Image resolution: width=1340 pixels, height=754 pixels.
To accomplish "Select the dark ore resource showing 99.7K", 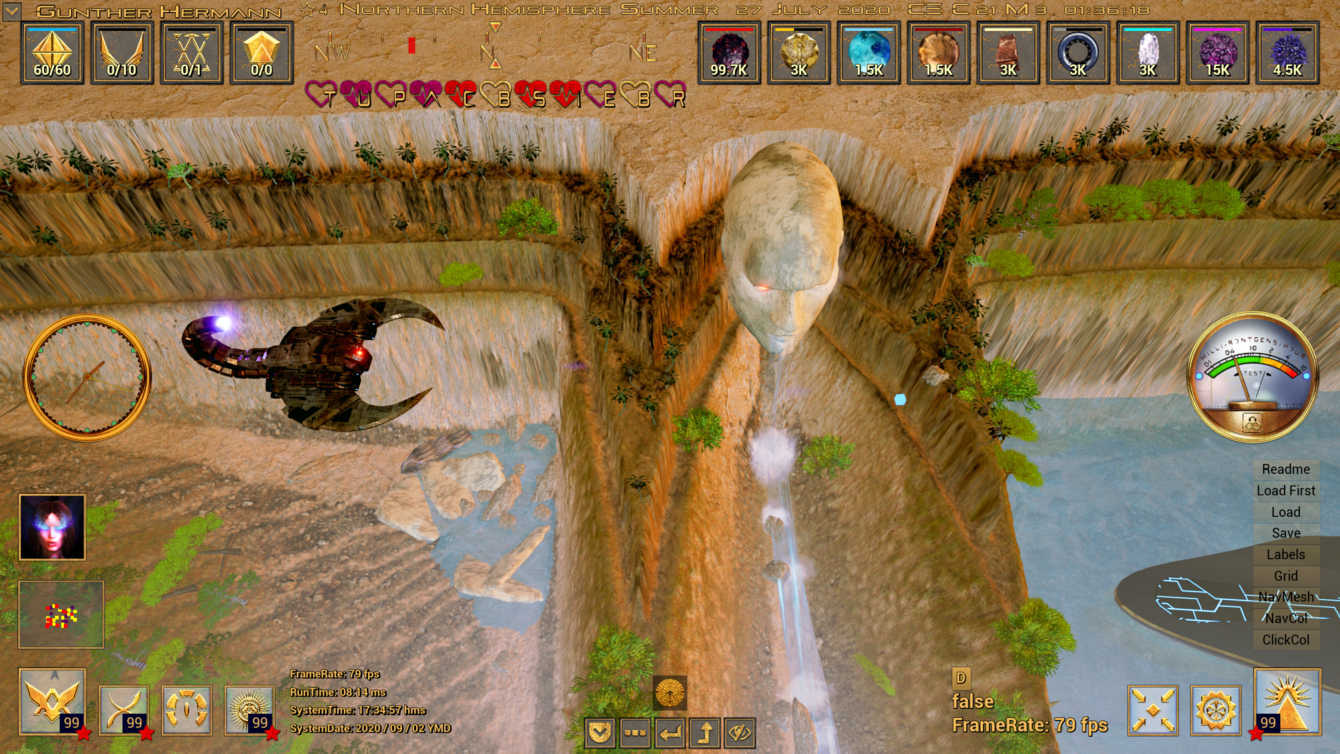I will point(729,52).
